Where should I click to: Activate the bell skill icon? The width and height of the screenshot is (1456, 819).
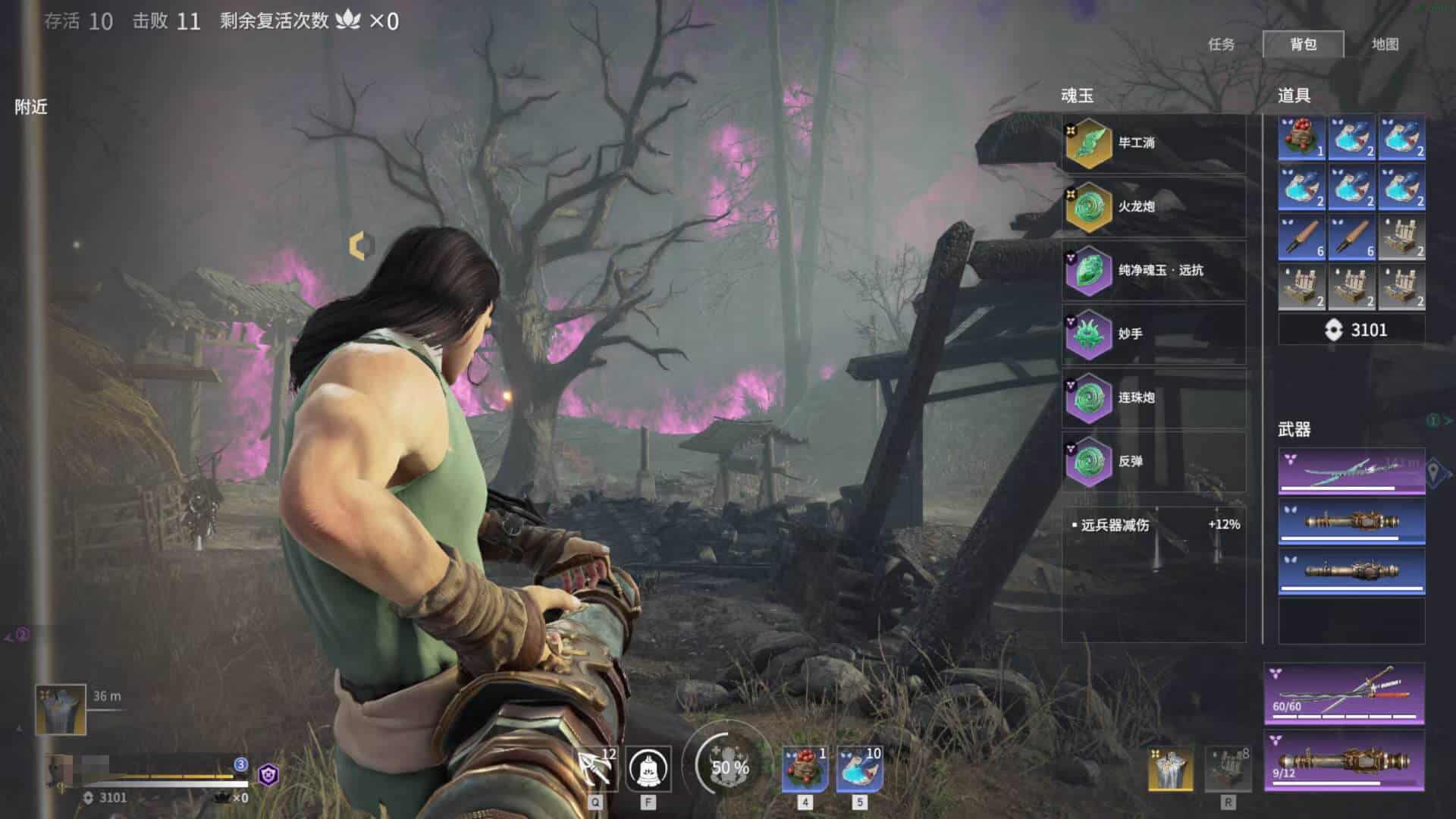pyautogui.click(x=648, y=769)
